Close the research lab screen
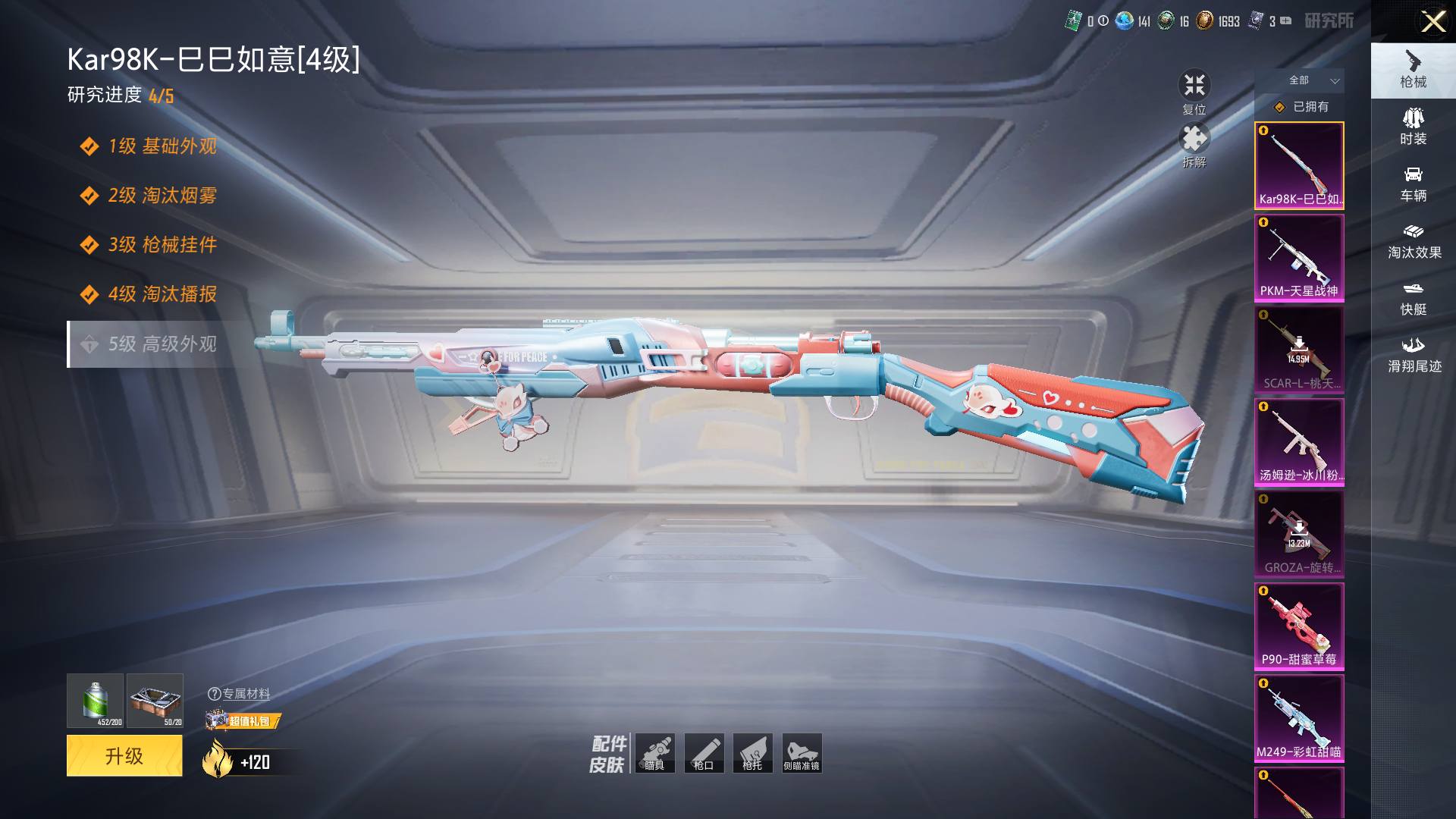This screenshot has width=1456, height=819. [x=1432, y=21]
